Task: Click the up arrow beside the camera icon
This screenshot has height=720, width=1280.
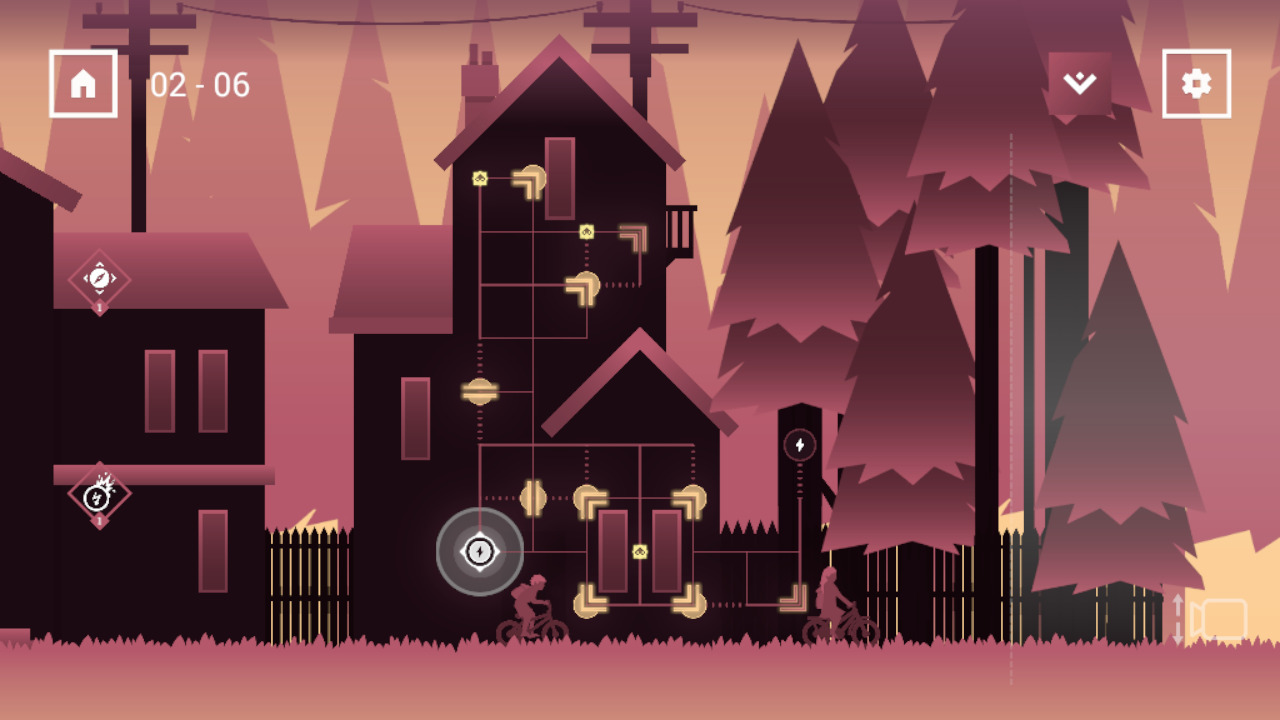Action: 1178,600
